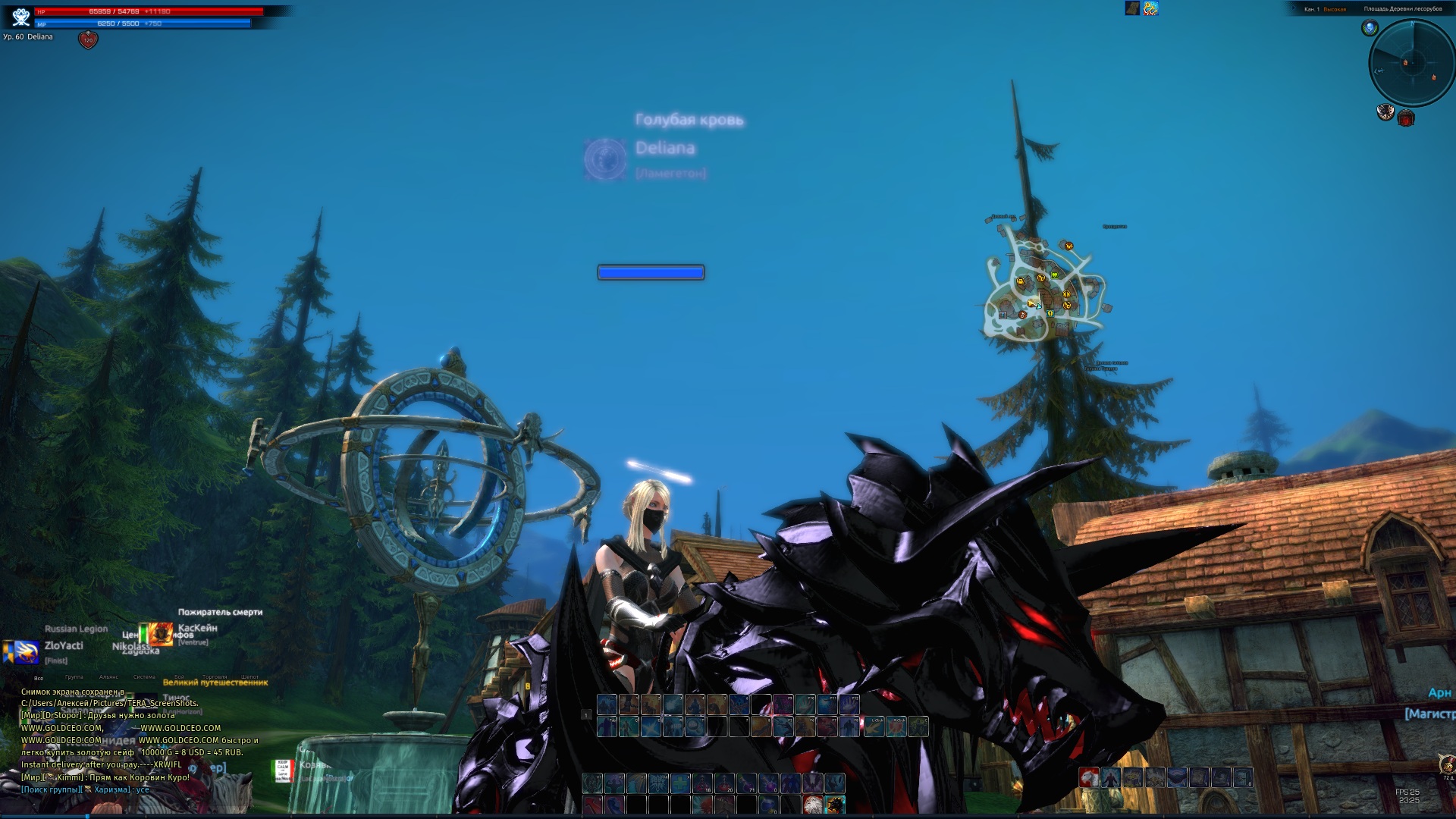Use the purple potion slot with count 71
Viewport: 1456px width, 819px height.
pyautogui.click(x=747, y=783)
